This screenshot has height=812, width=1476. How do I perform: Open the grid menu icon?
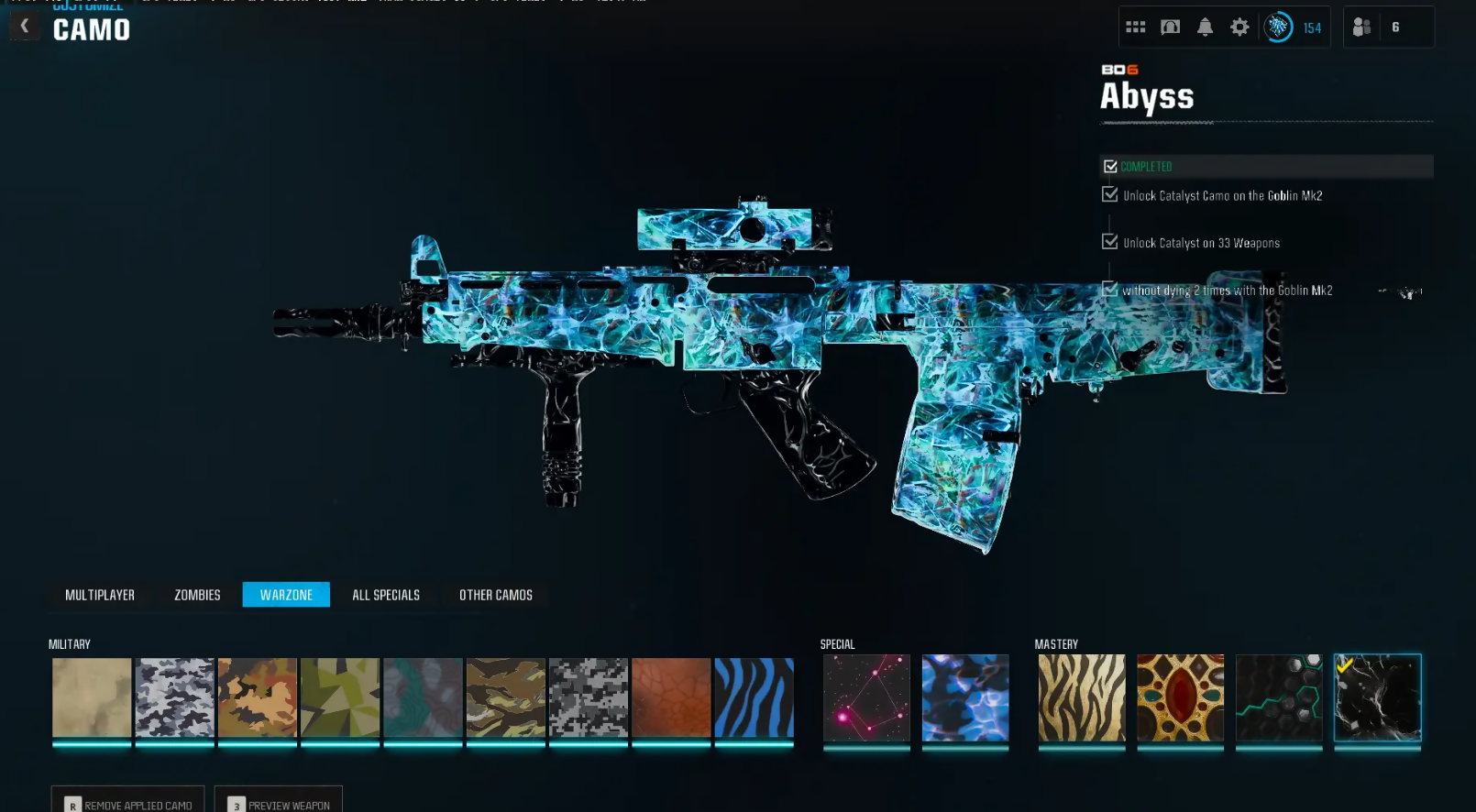(x=1136, y=27)
